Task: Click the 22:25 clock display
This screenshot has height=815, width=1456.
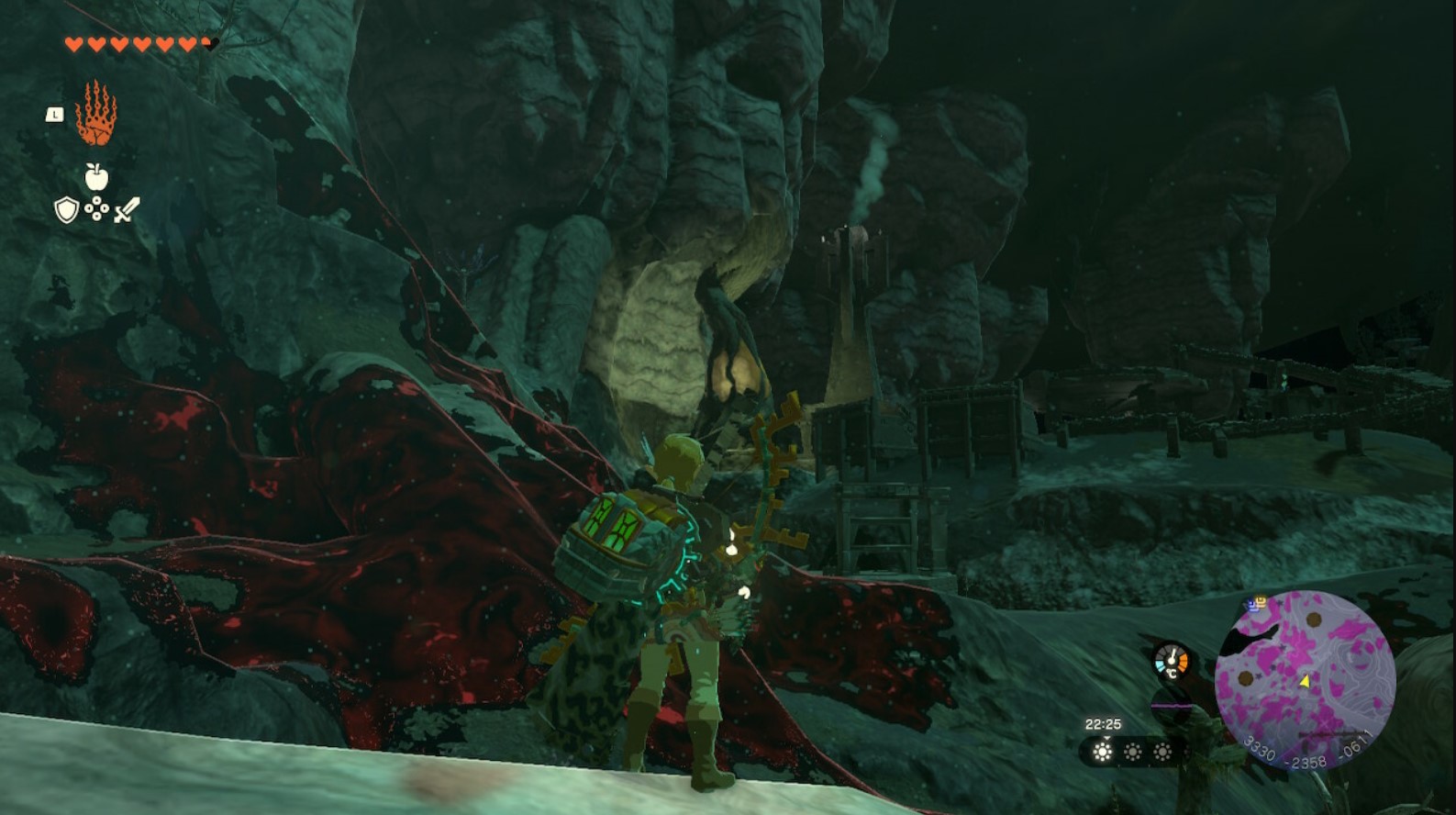Action: click(x=1105, y=723)
